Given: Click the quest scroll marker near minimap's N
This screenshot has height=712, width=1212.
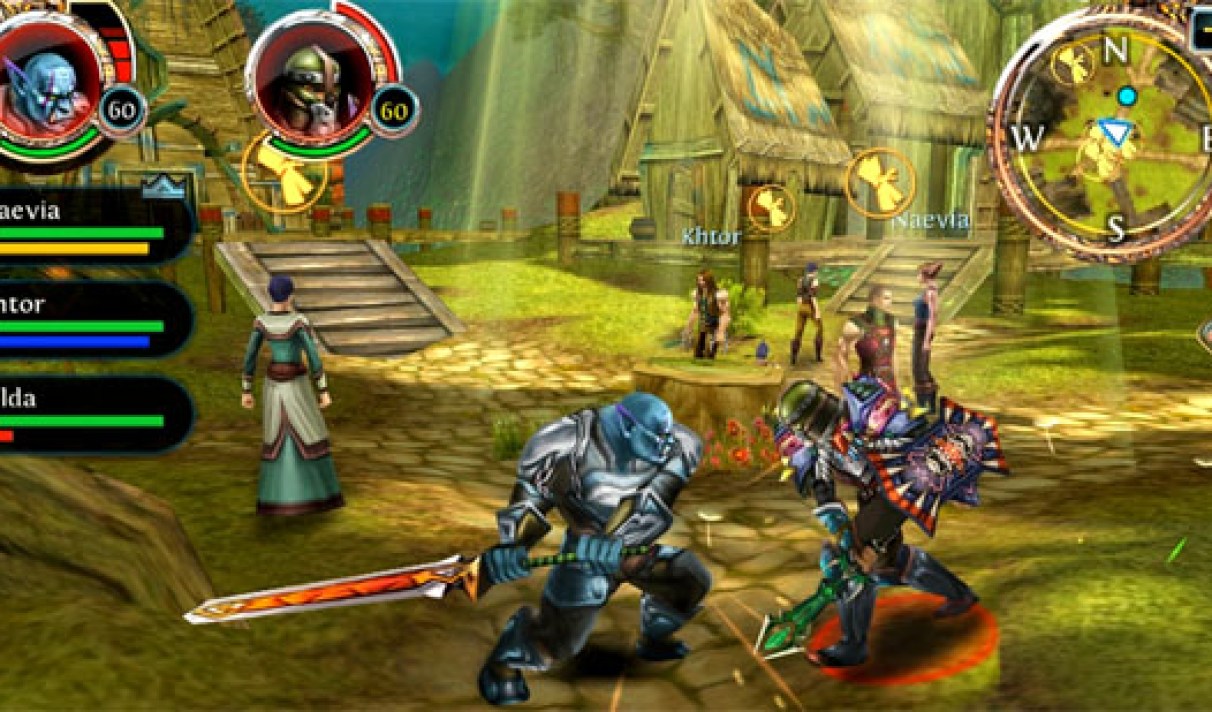Looking at the screenshot, I should point(1074,63).
